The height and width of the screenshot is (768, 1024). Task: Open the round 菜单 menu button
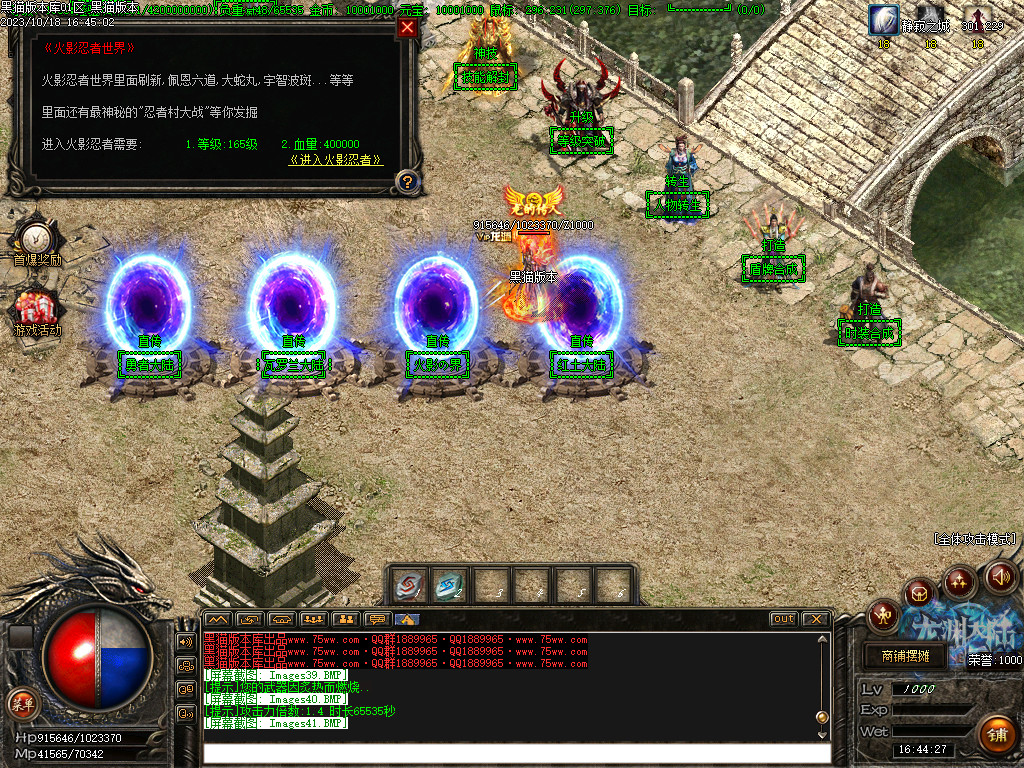(x=21, y=702)
